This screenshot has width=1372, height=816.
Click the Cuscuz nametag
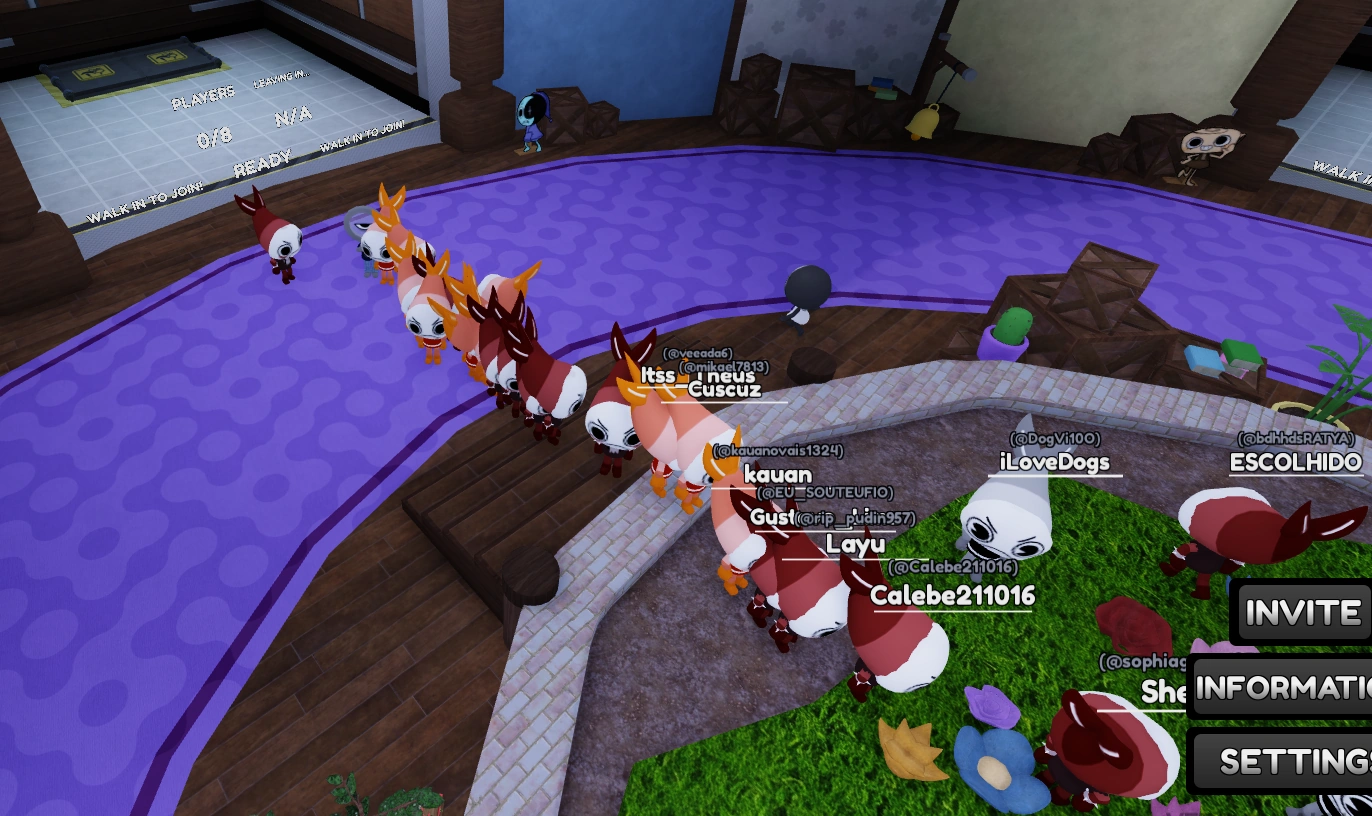pos(724,389)
